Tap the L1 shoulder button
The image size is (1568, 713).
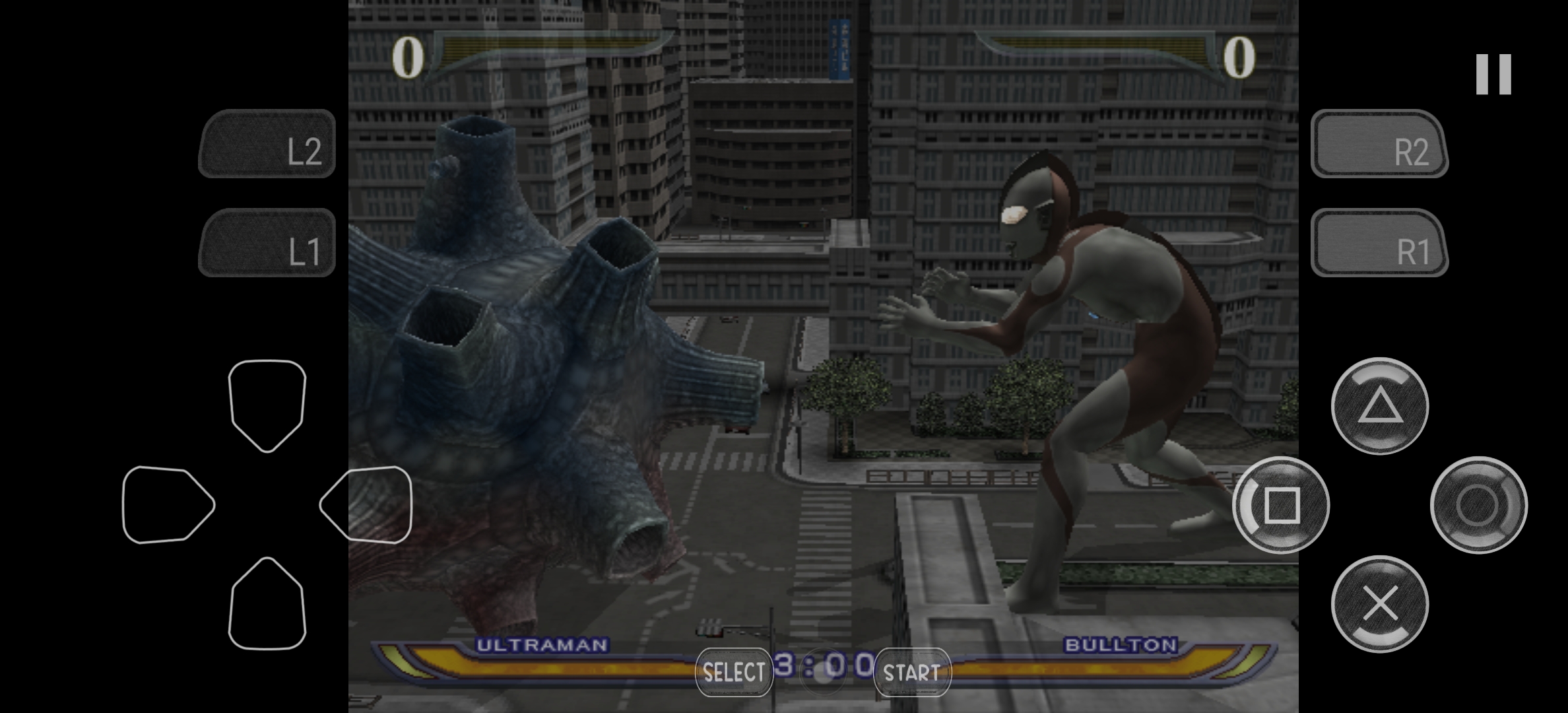[x=267, y=243]
